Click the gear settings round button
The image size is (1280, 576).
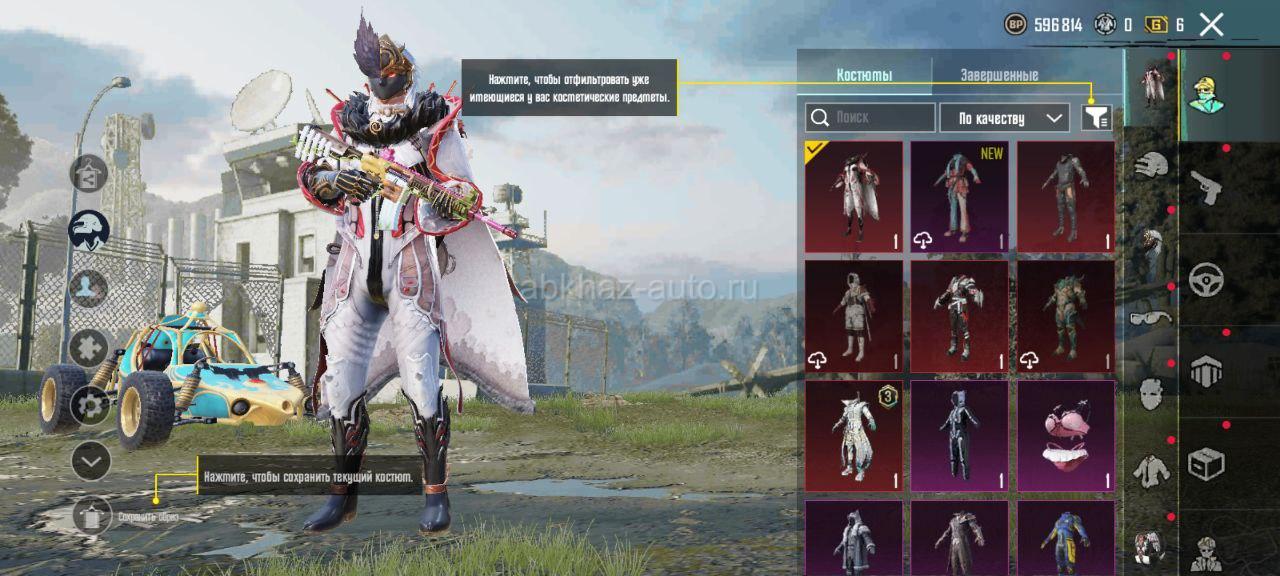(89, 405)
